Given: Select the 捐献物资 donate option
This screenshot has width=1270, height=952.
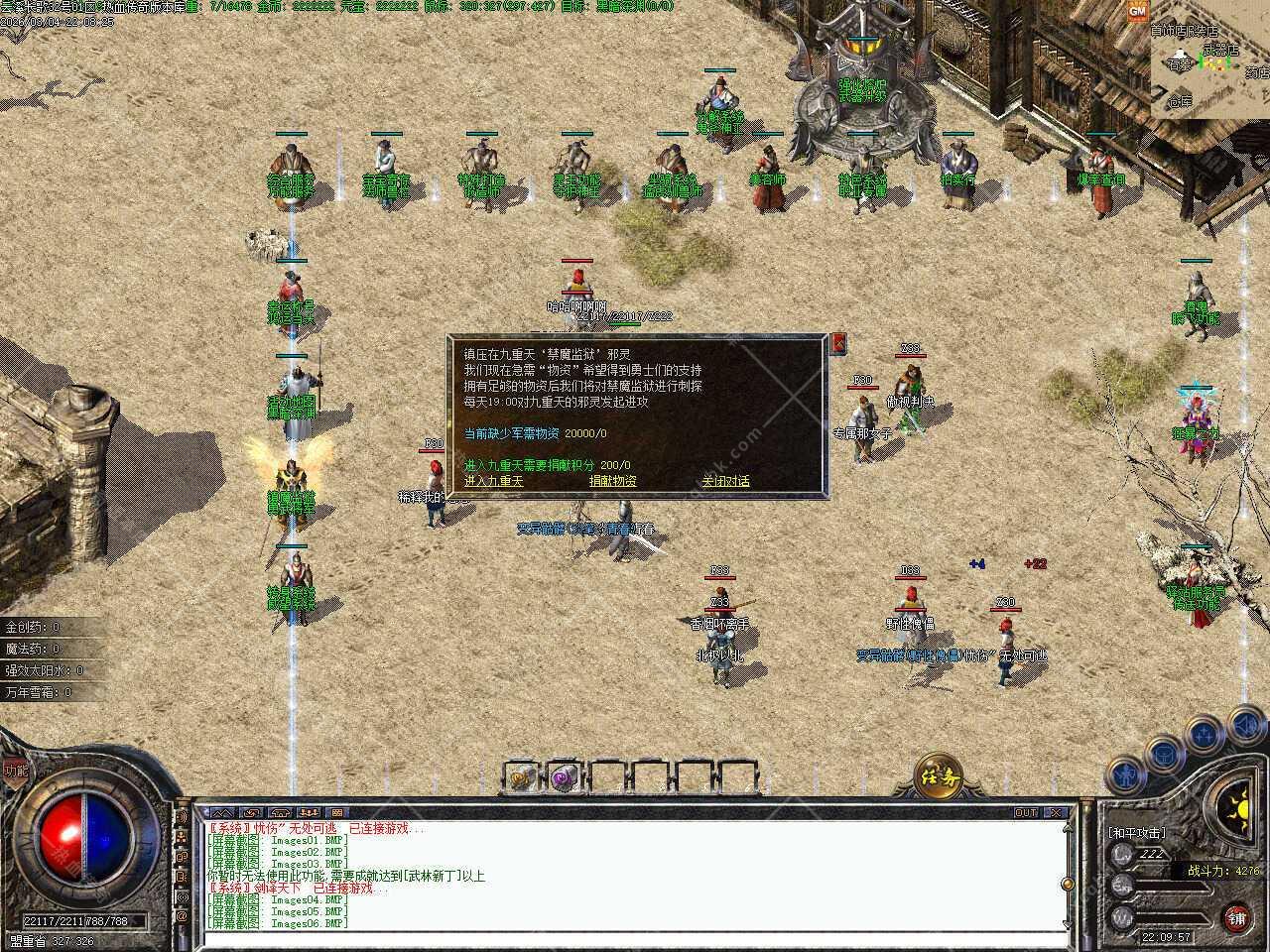Looking at the screenshot, I should pyautogui.click(x=612, y=481).
